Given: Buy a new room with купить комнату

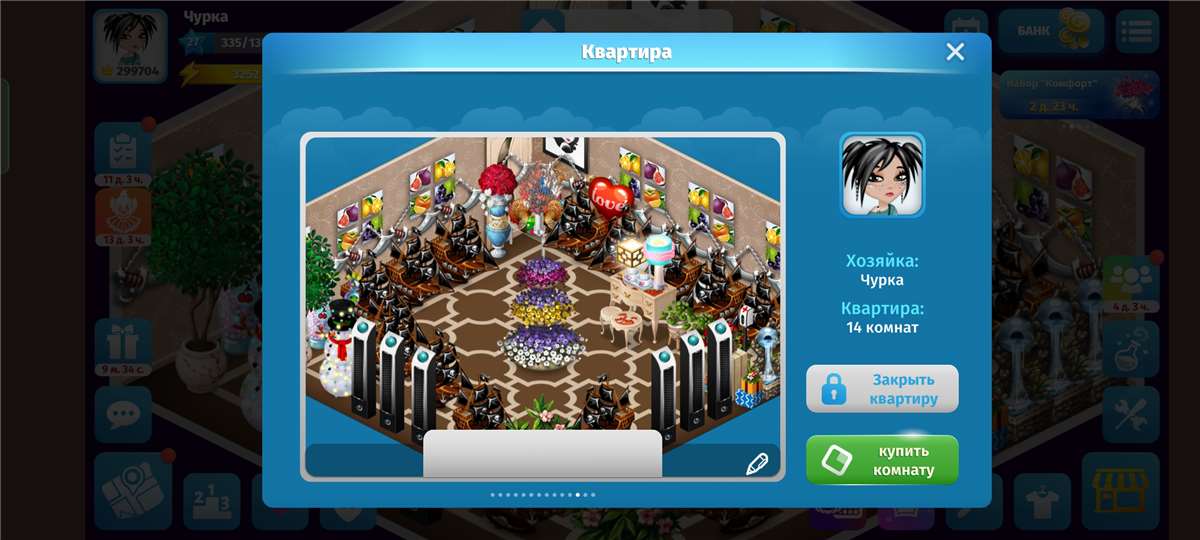Looking at the screenshot, I should coord(882,460).
